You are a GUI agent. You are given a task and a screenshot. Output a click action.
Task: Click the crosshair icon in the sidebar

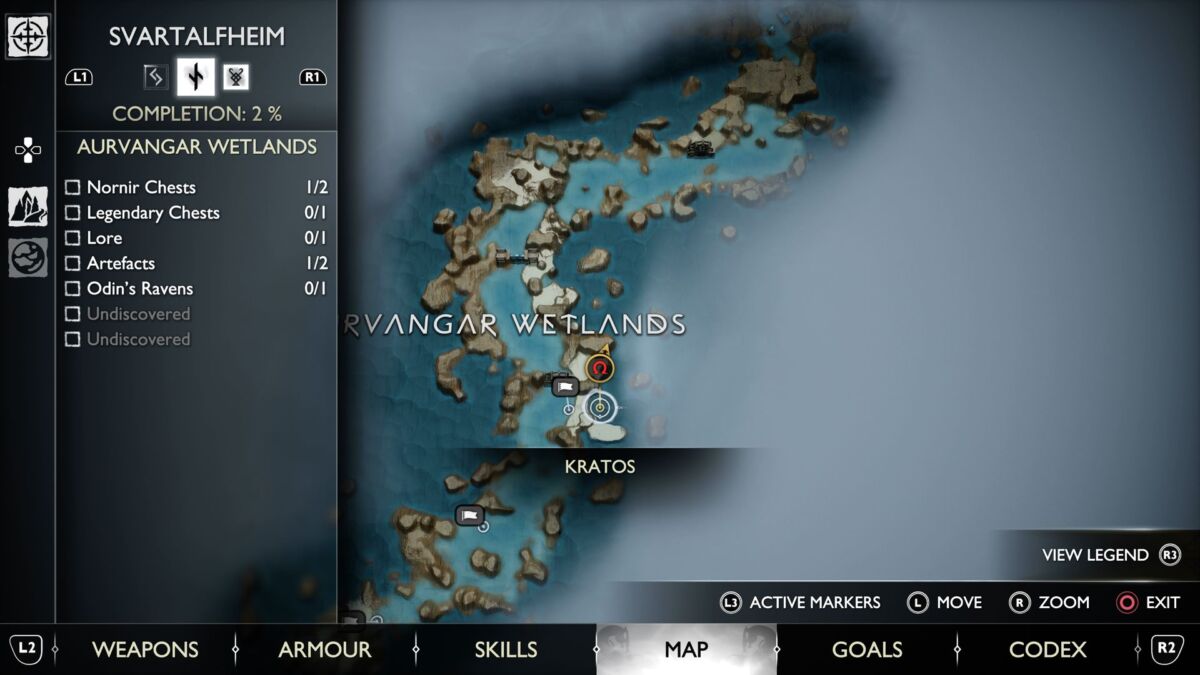coord(28,37)
